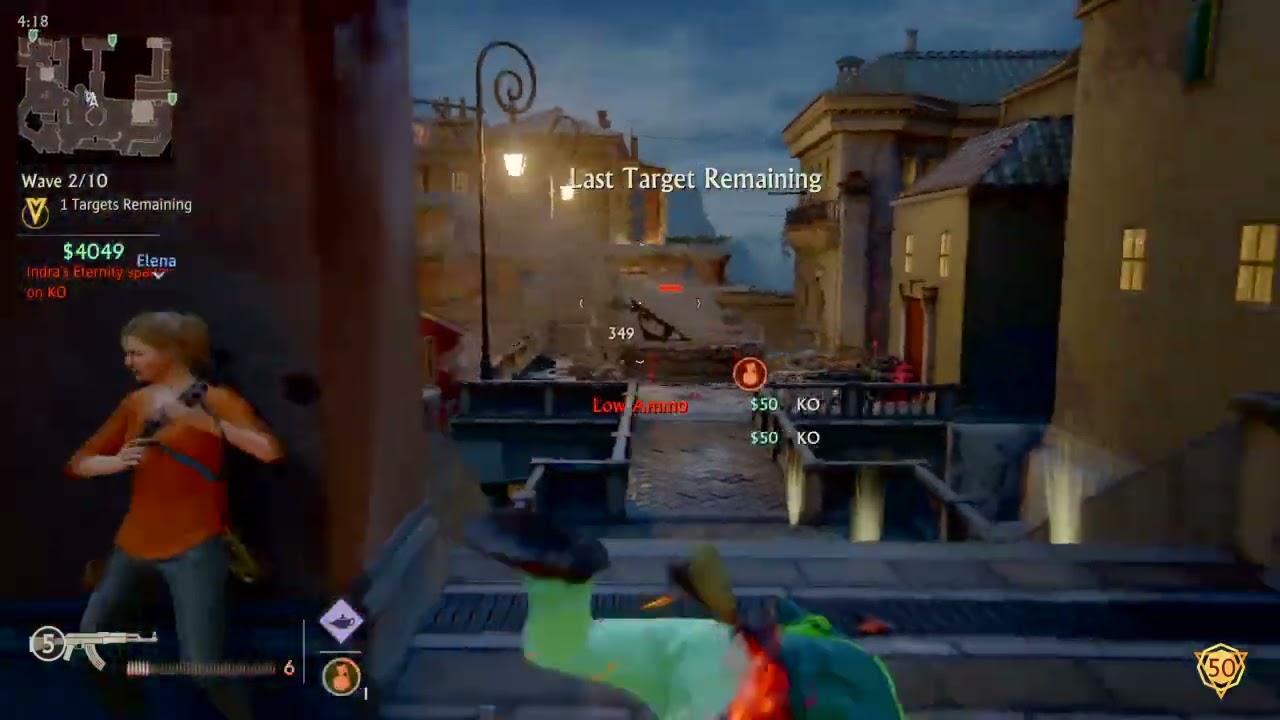Select the yellow wave objective emblem
Screen dimensions: 1280x720
[x=35, y=212]
